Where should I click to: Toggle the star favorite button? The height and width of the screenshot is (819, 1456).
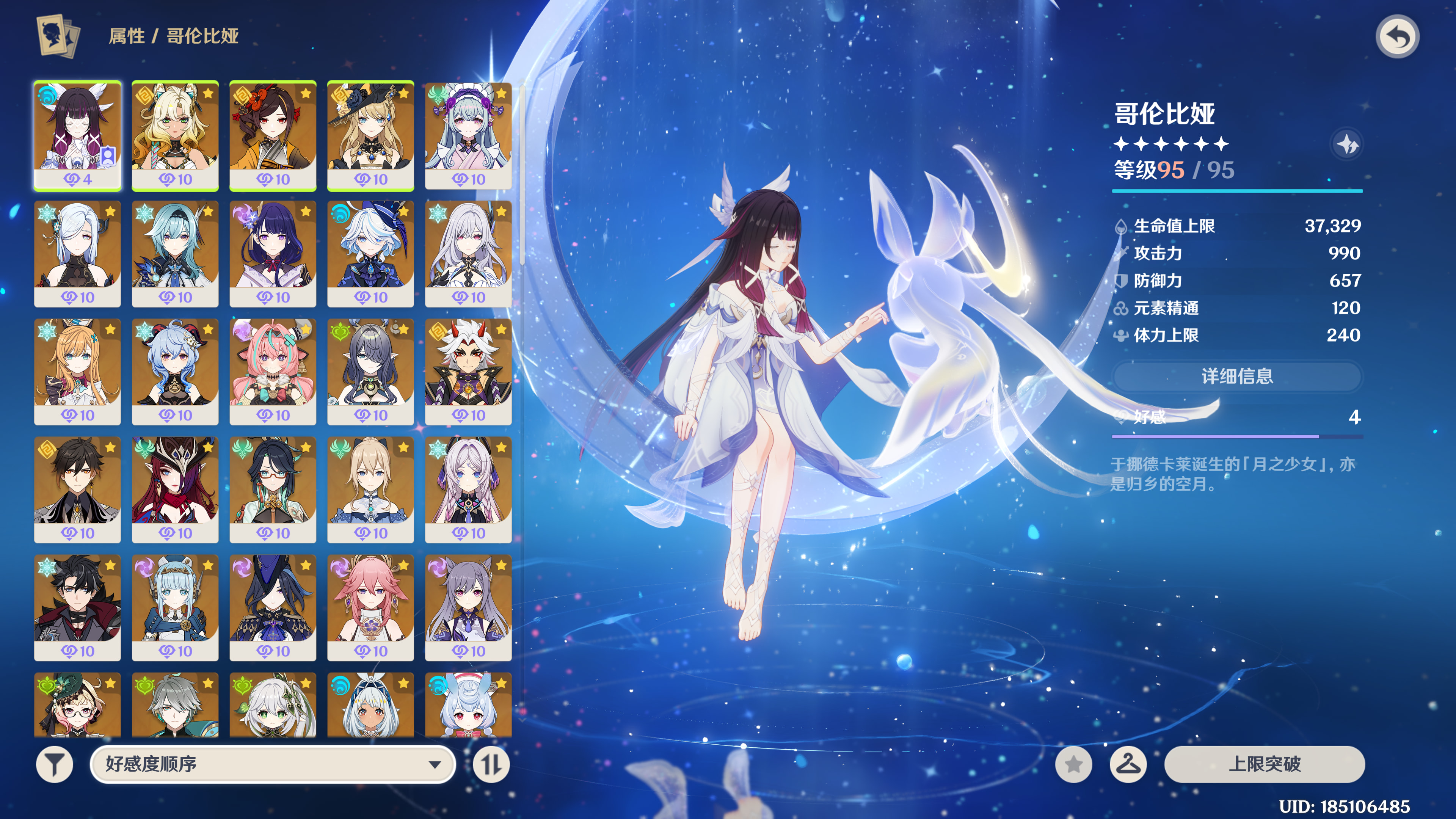tap(1073, 764)
